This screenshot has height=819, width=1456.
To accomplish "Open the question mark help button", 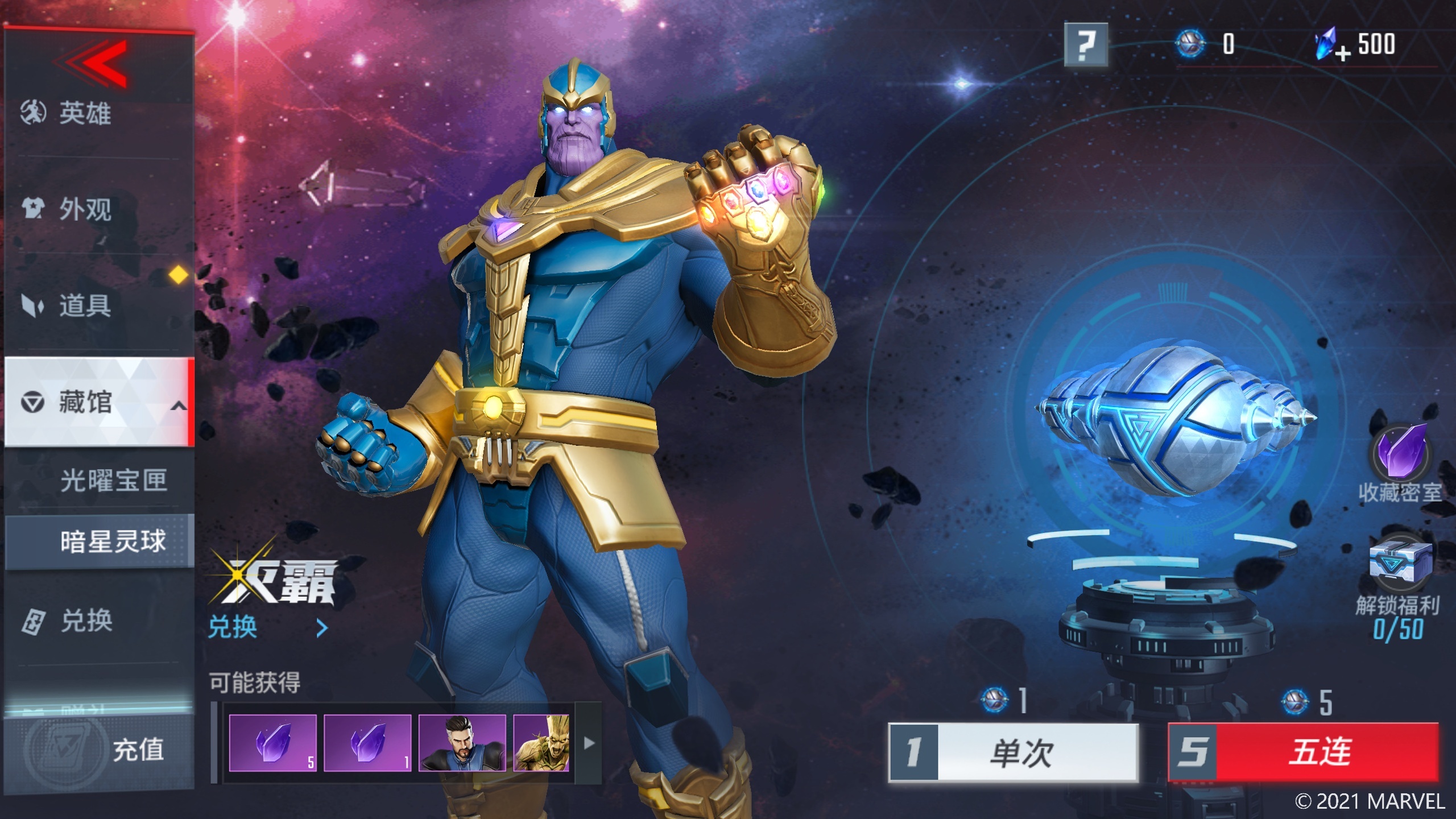I will tap(1086, 45).
